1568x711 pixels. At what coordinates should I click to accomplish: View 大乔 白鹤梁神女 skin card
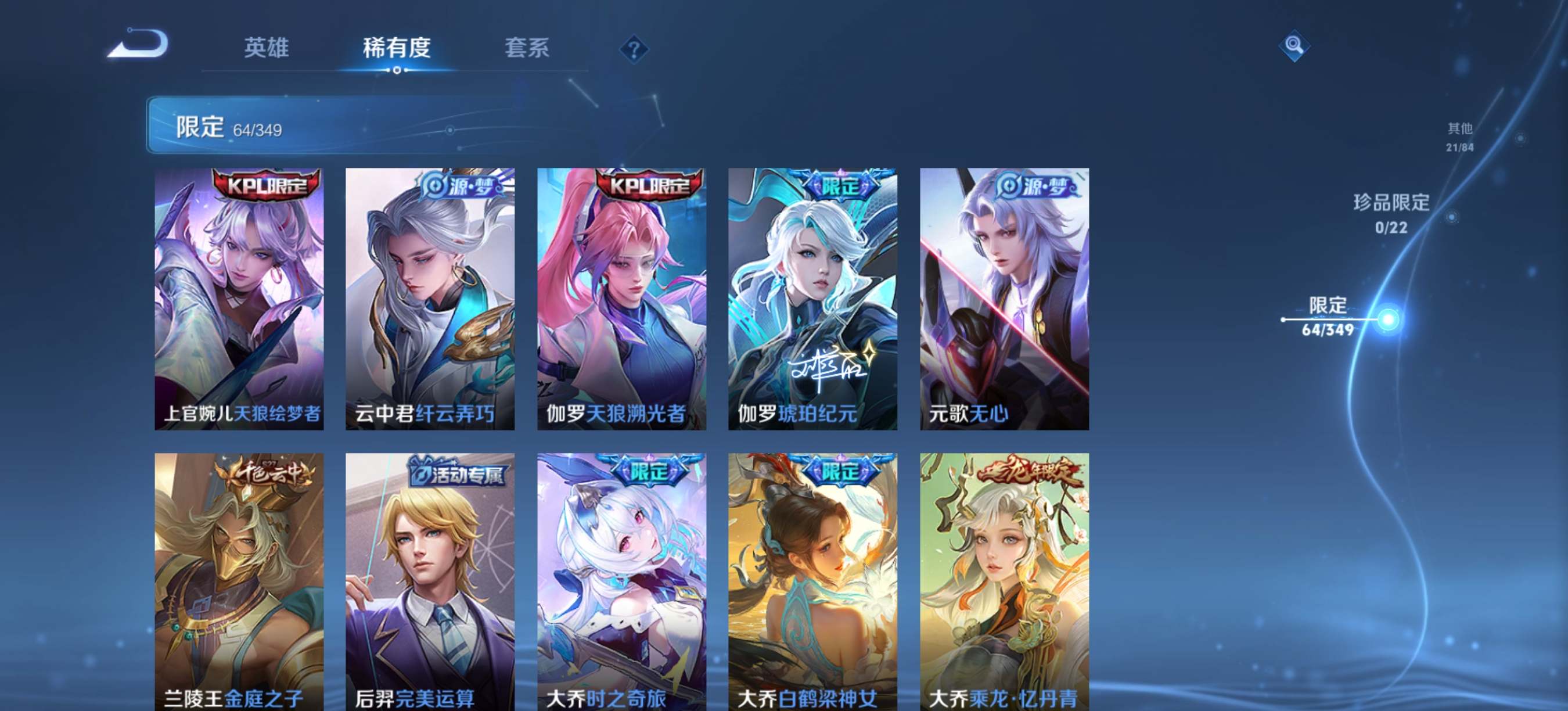(x=812, y=581)
